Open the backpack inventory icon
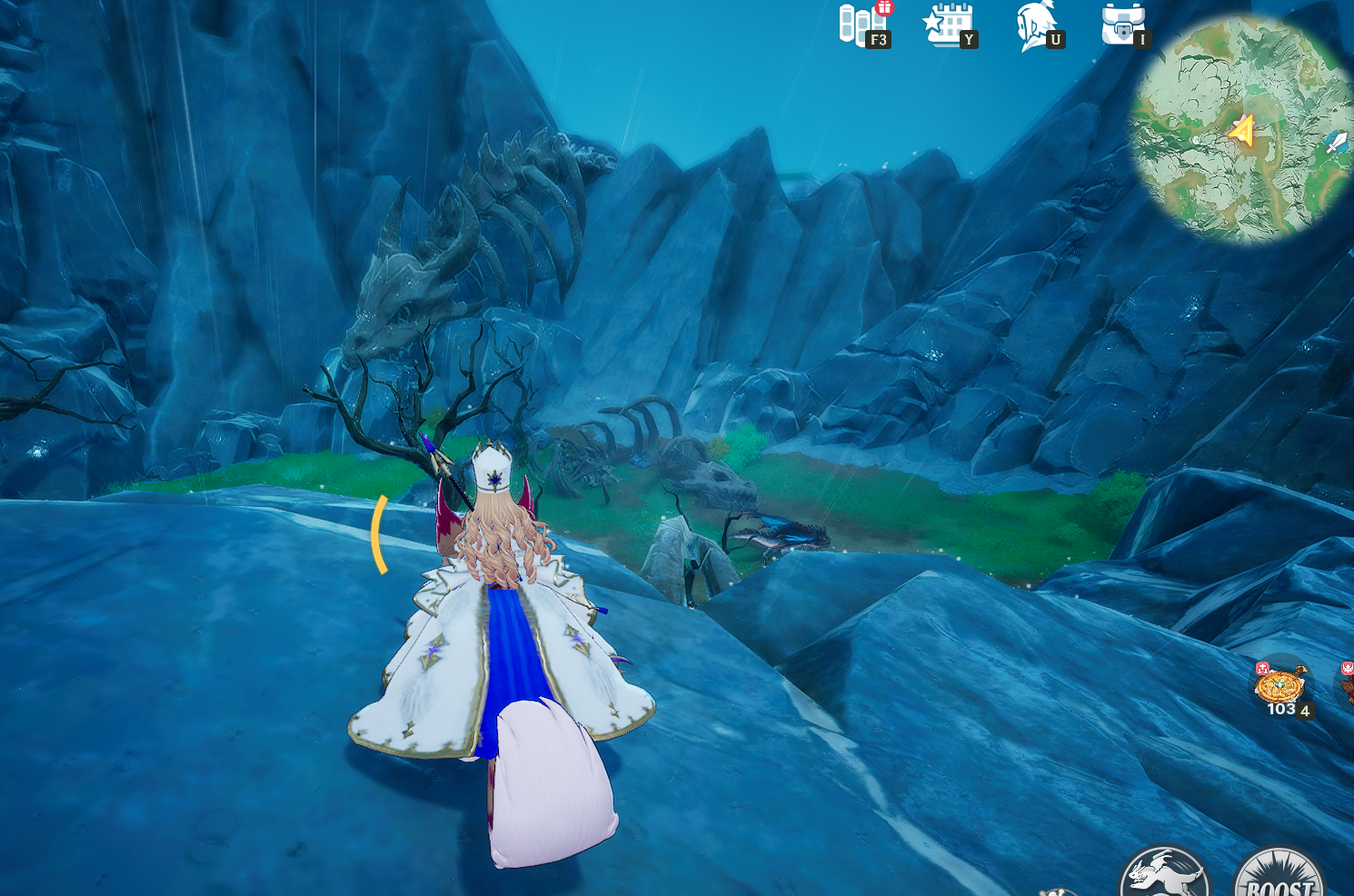This screenshot has width=1354, height=896. click(1121, 25)
